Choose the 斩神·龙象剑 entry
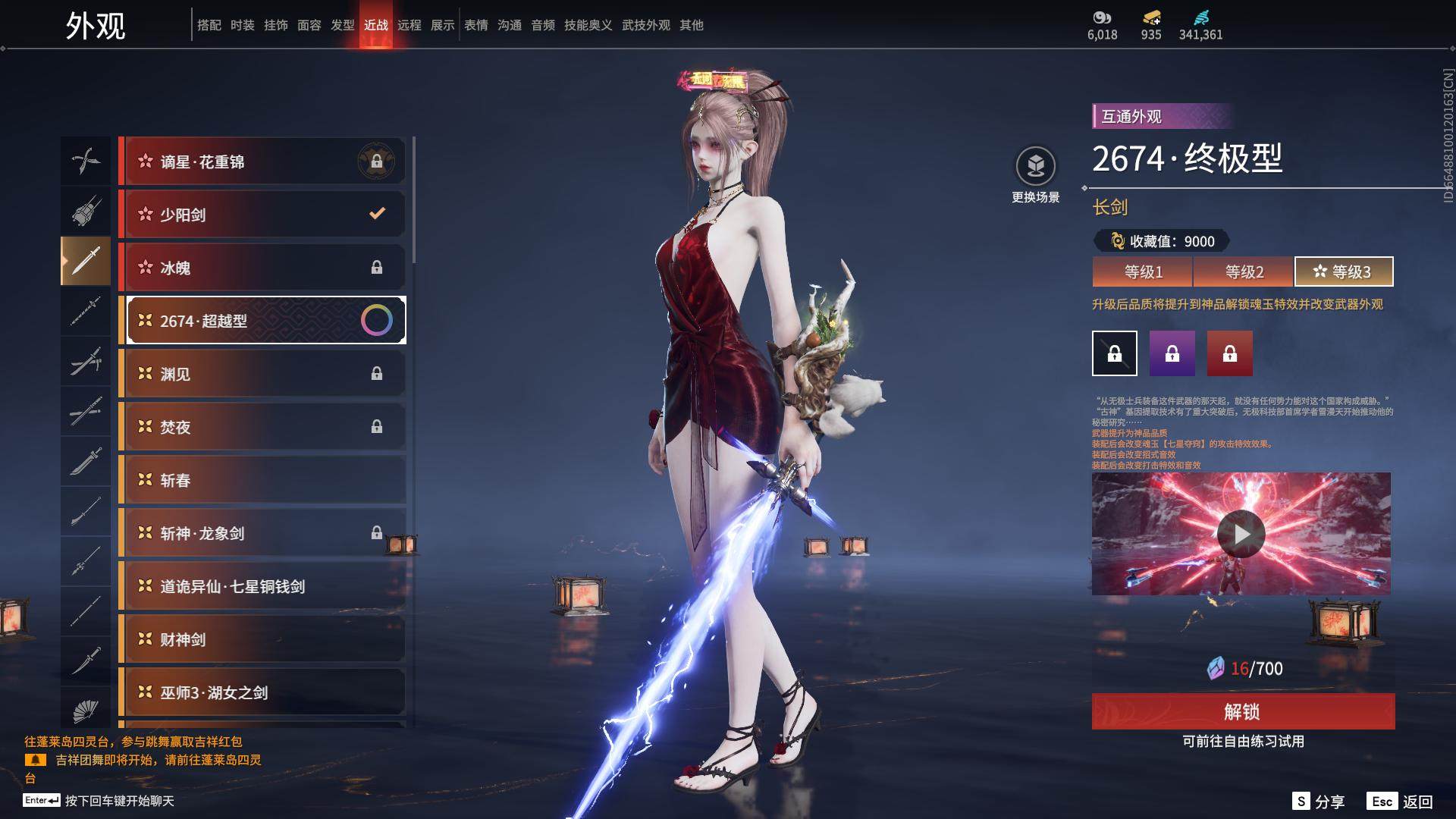The height and width of the screenshot is (819, 1456). (262, 533)
